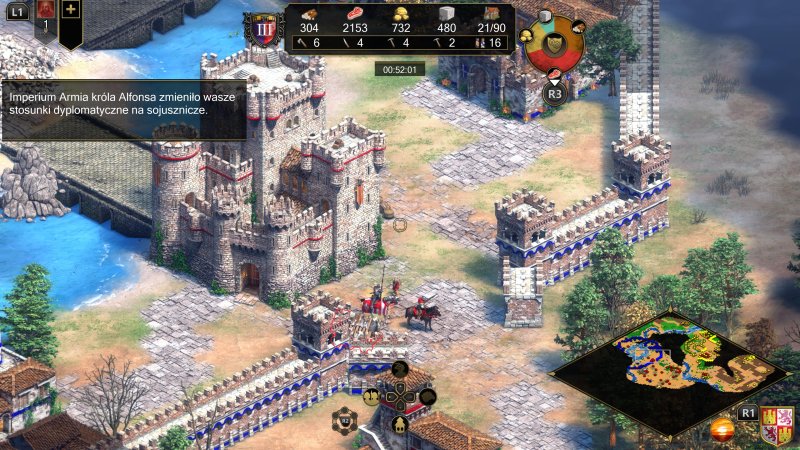Choose the helmet icon below the d-pad
This screenshot has height=450, width=800.
pyautogui.click(x=399, y=423)
